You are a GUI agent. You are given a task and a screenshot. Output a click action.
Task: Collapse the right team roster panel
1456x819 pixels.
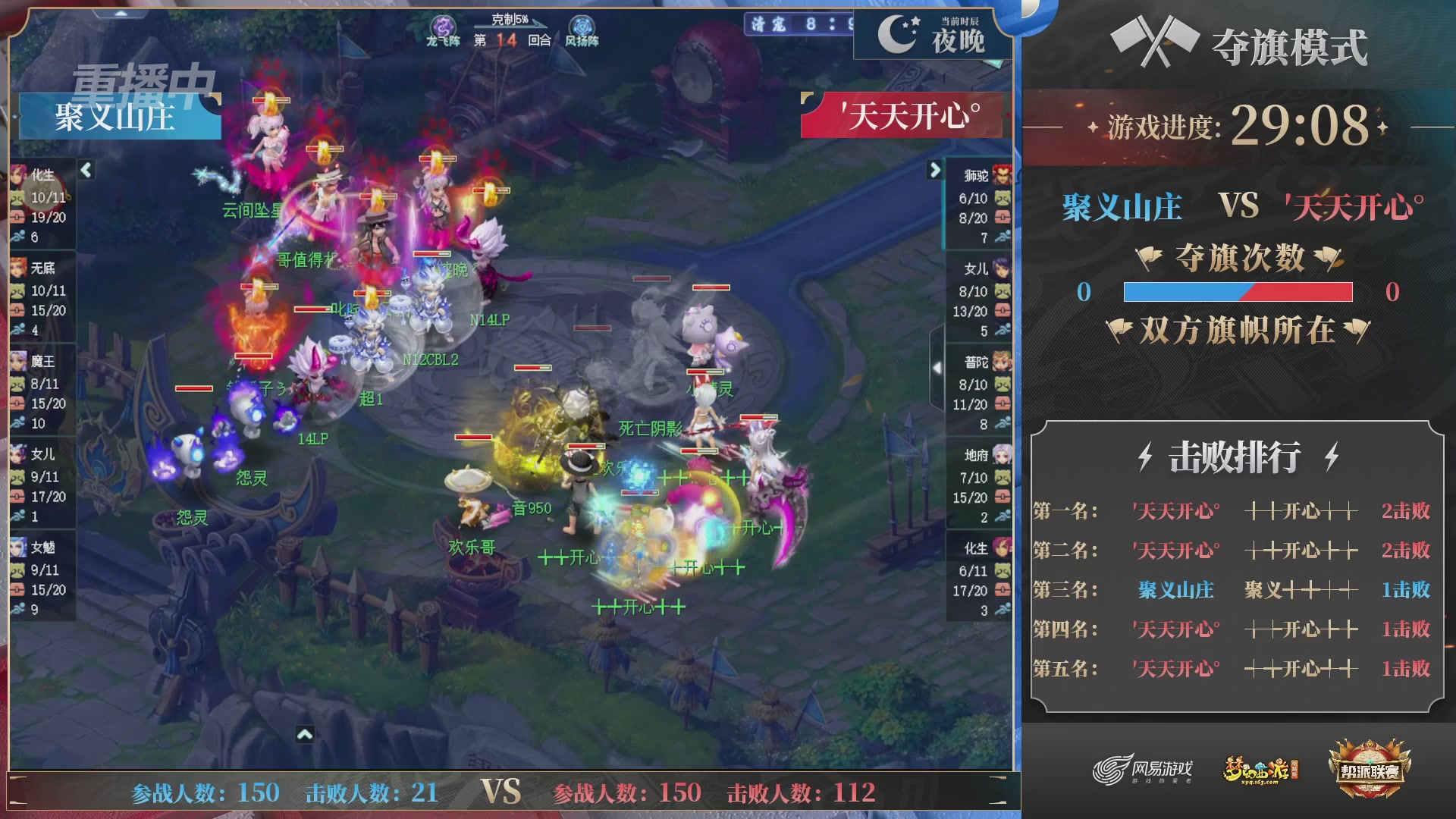tap(935, 171)
